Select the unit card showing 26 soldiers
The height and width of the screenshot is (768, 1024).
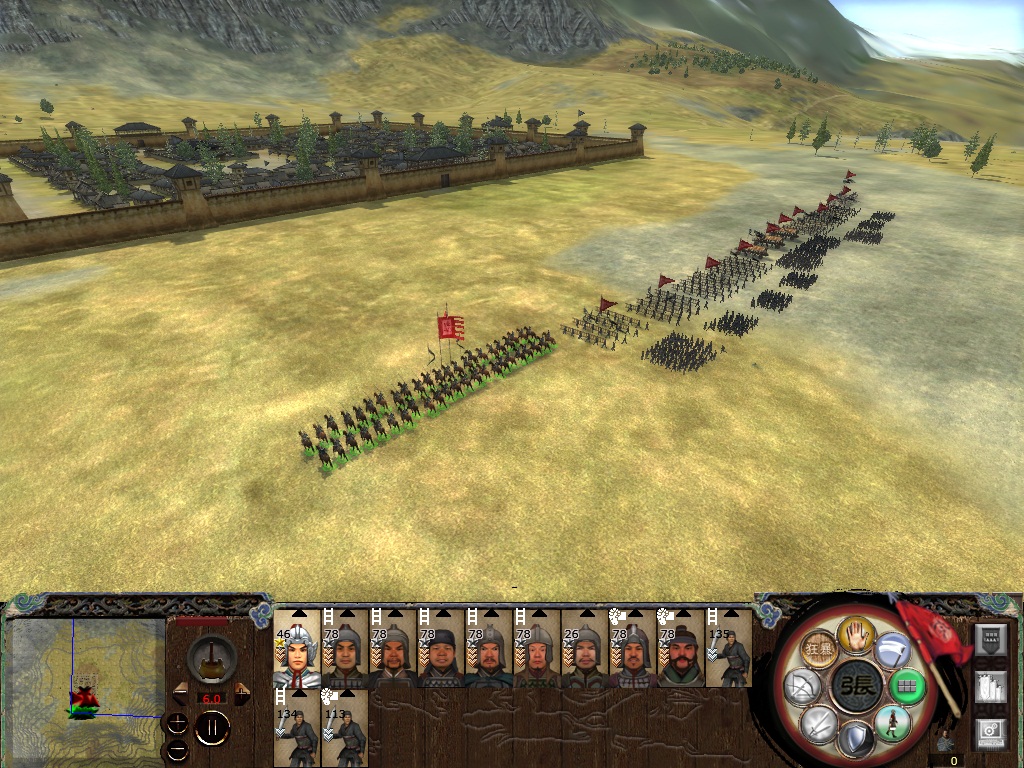585,649
